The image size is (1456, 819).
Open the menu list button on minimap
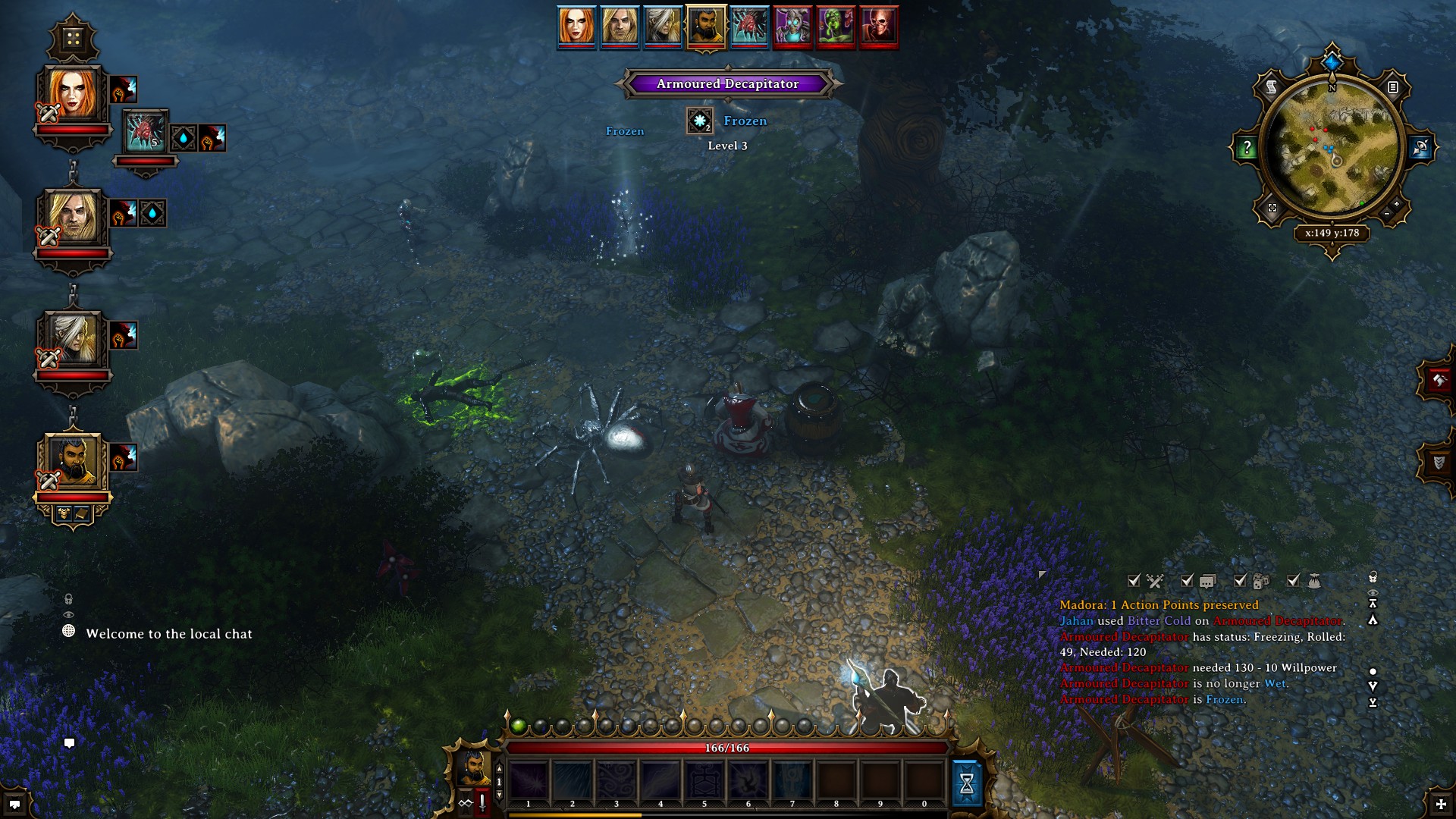point(1393,87)
